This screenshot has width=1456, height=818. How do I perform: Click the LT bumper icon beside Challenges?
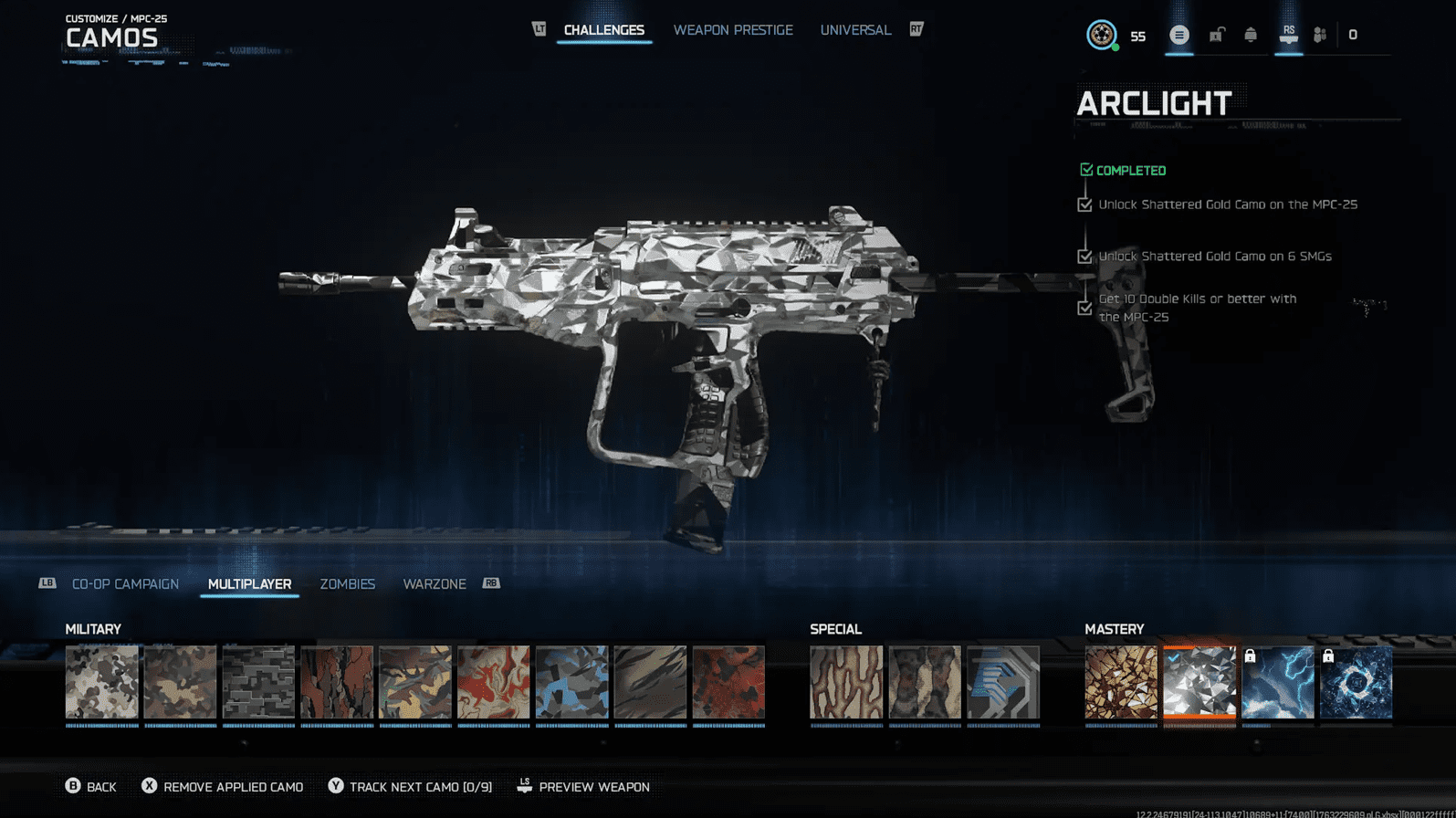(x=539, y=28)
